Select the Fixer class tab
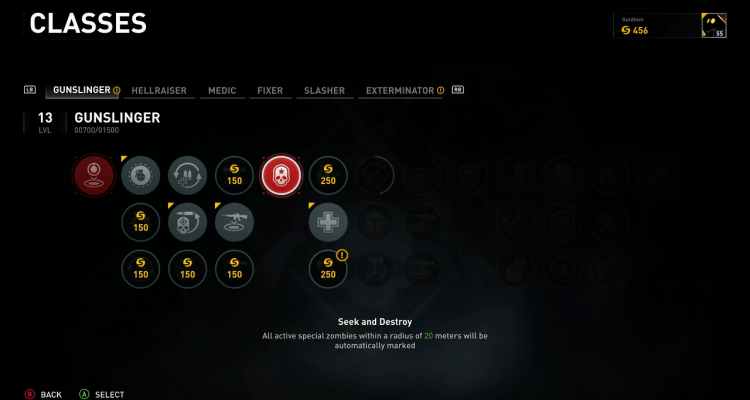The height and width of the screenshot is (400, 750). [270, 90]
